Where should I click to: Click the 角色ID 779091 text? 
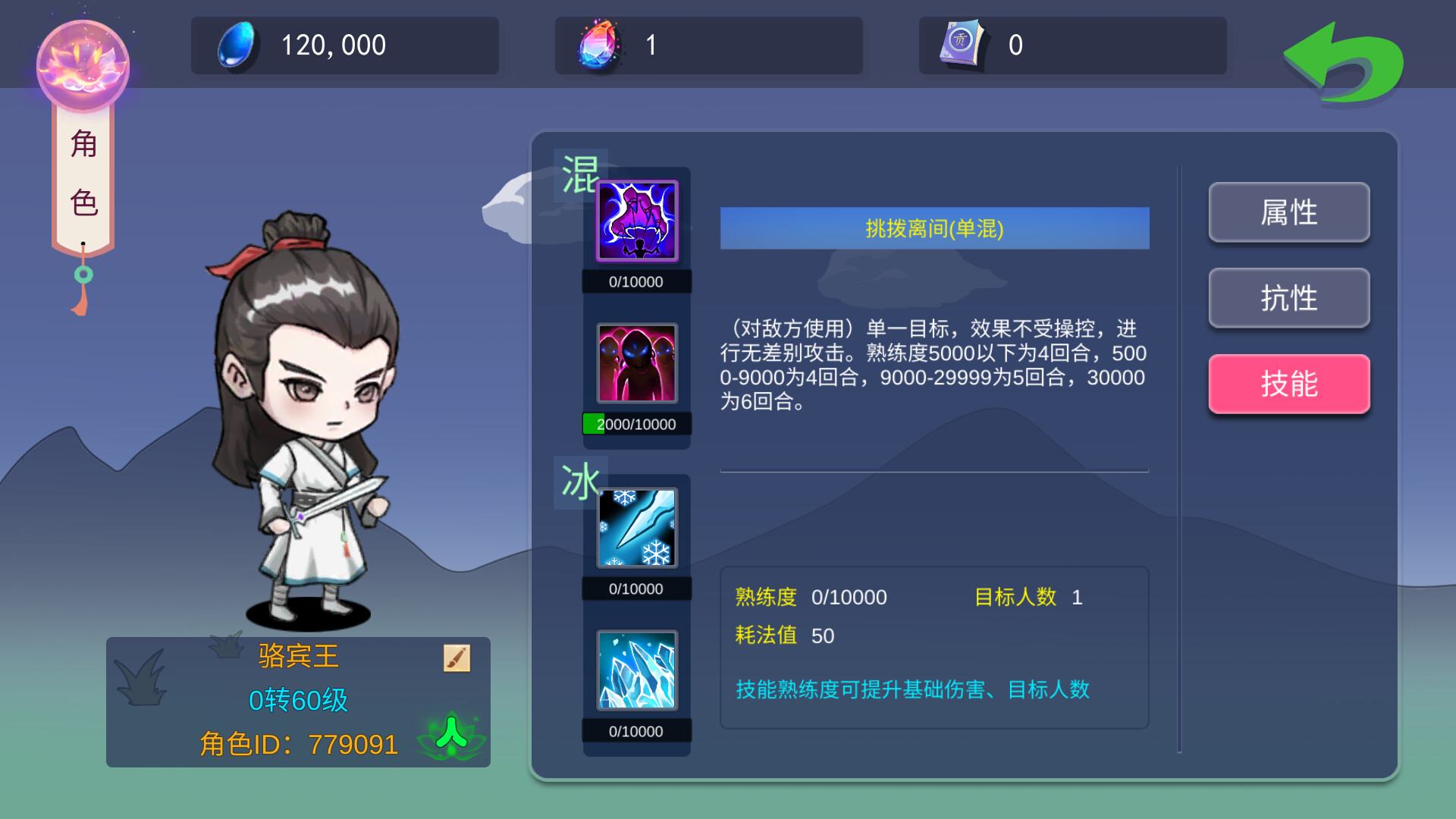[x=298, y=744]
